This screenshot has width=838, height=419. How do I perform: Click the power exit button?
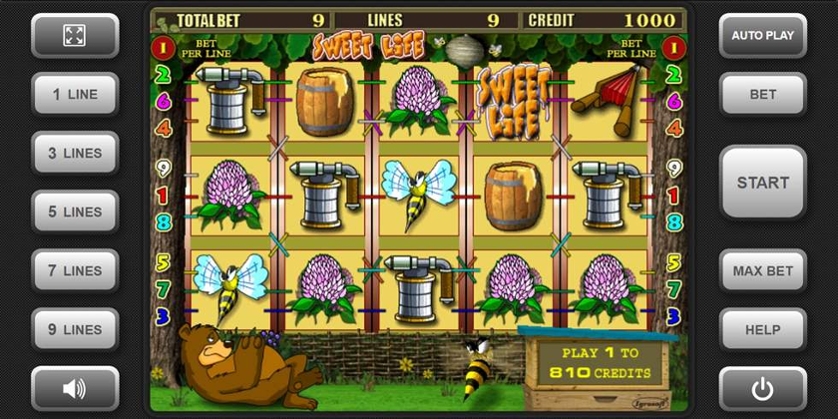point(762,388)
